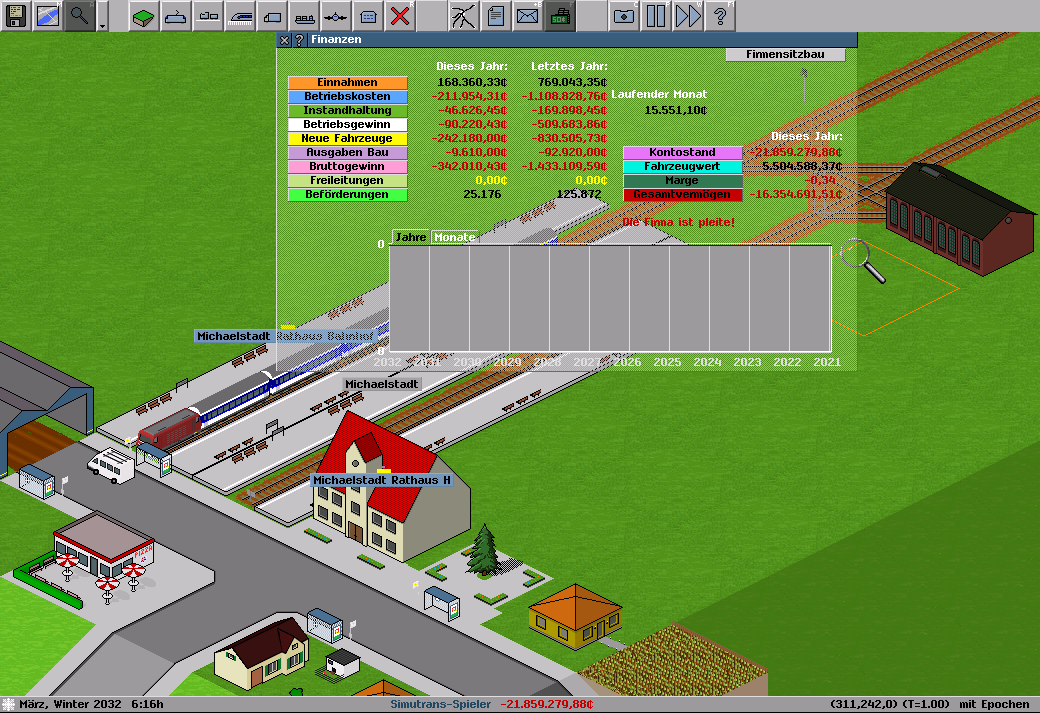Image resolution: width=1040 pixels, height=713 pixels.
Task: Toggle the Beförderungen chart line
Action: click(347, 195)
